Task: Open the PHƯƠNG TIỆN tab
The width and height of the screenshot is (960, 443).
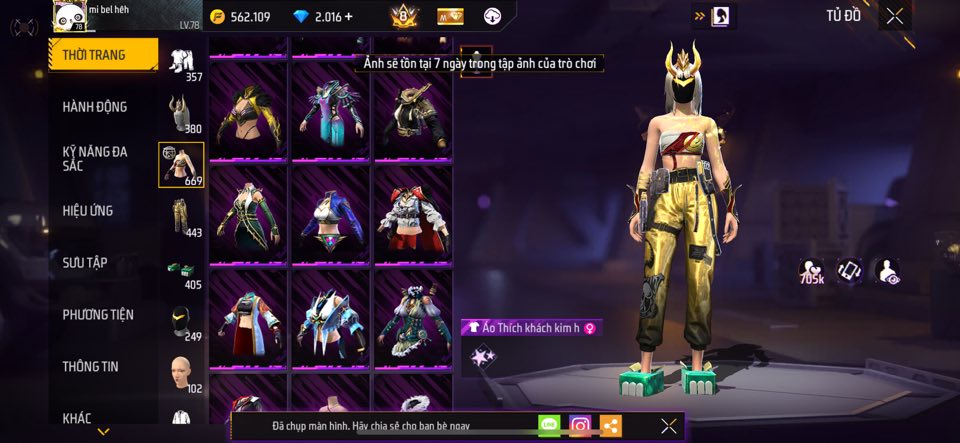Action: 97,315
